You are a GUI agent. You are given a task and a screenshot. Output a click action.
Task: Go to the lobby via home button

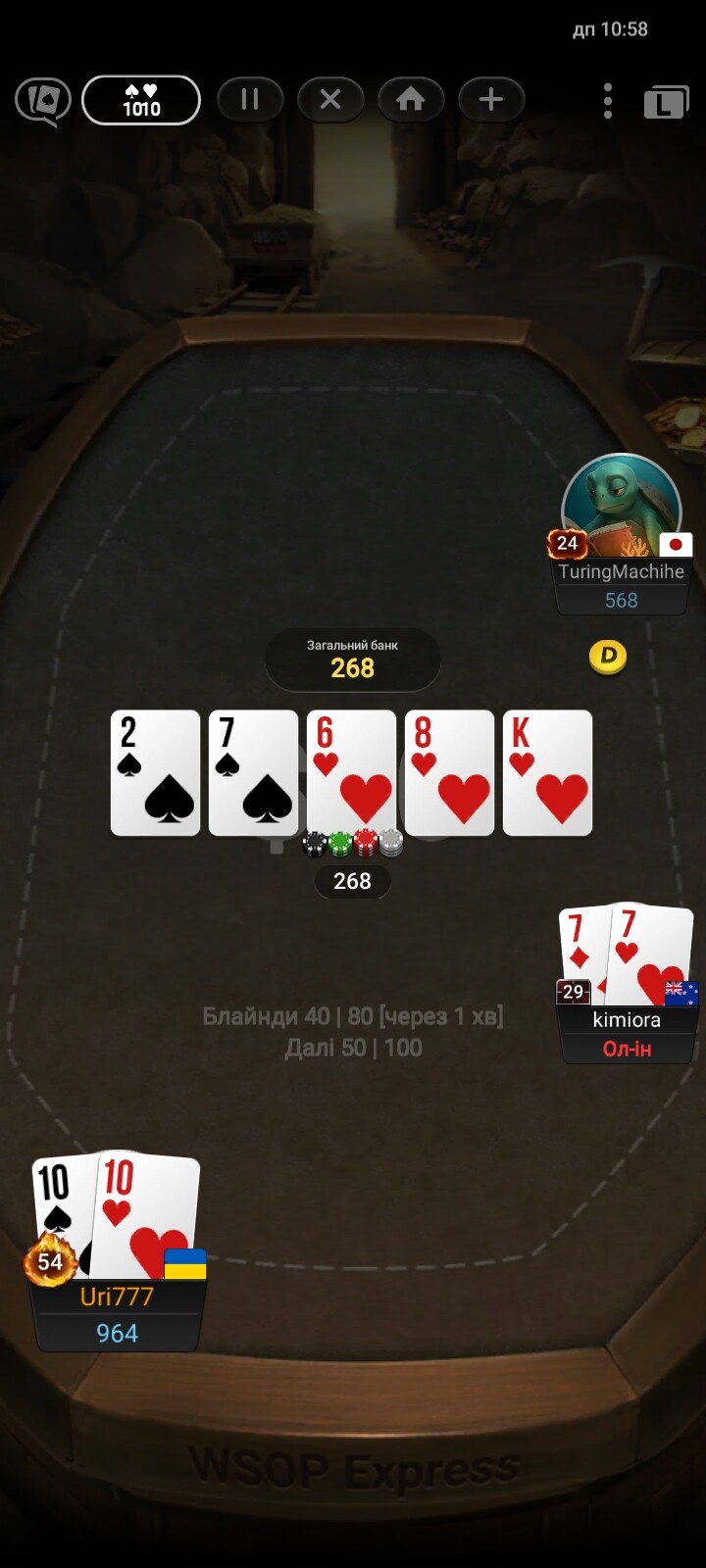[411, 100]
